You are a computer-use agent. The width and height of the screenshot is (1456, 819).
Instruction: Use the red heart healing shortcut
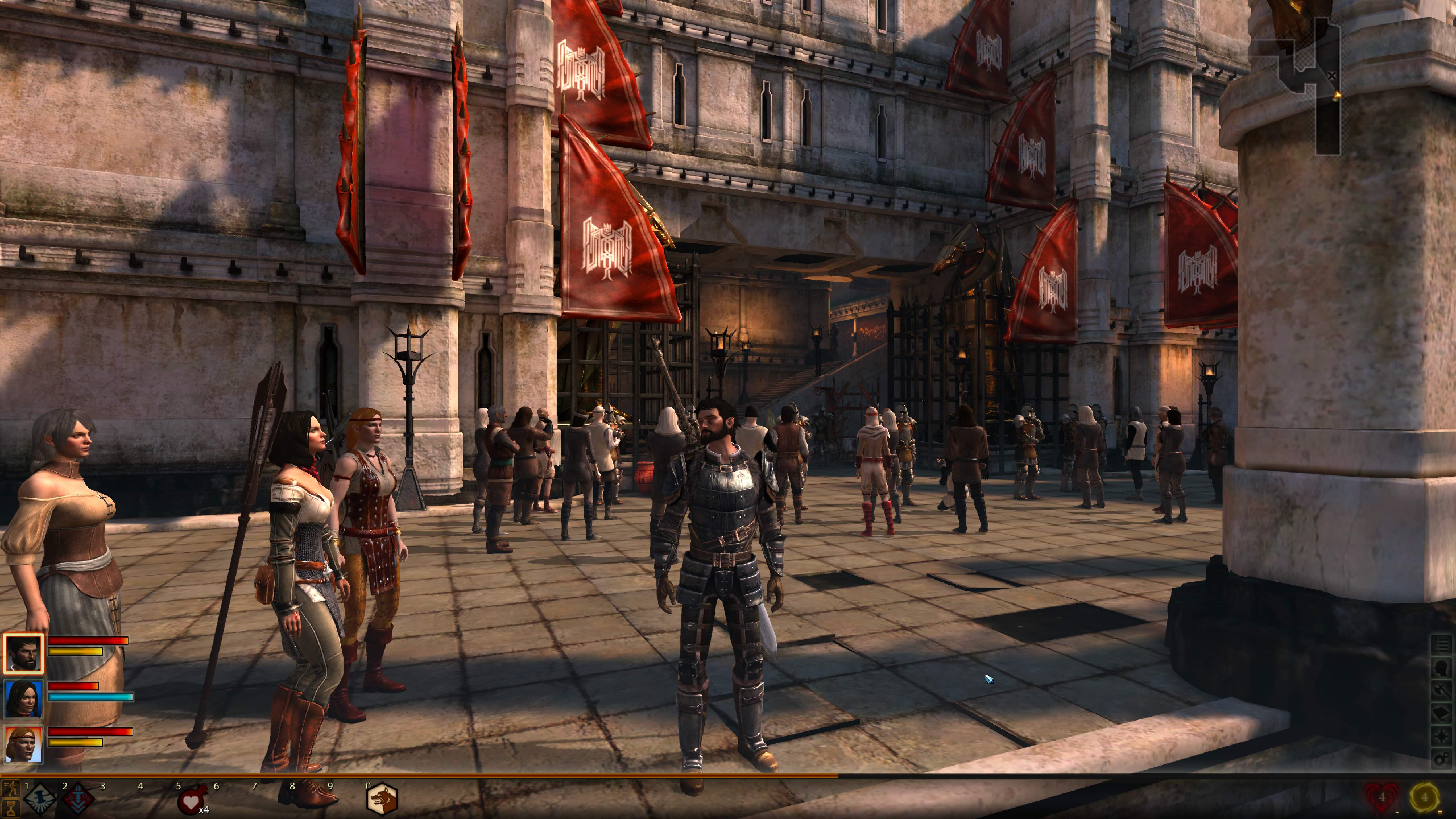[x=1381, y=797]
